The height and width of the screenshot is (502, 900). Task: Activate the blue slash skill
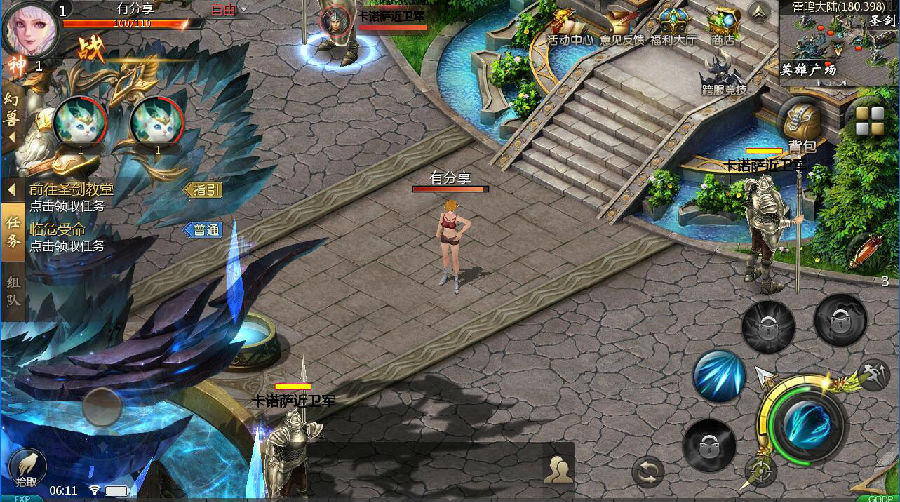click(x=717, y=376)
